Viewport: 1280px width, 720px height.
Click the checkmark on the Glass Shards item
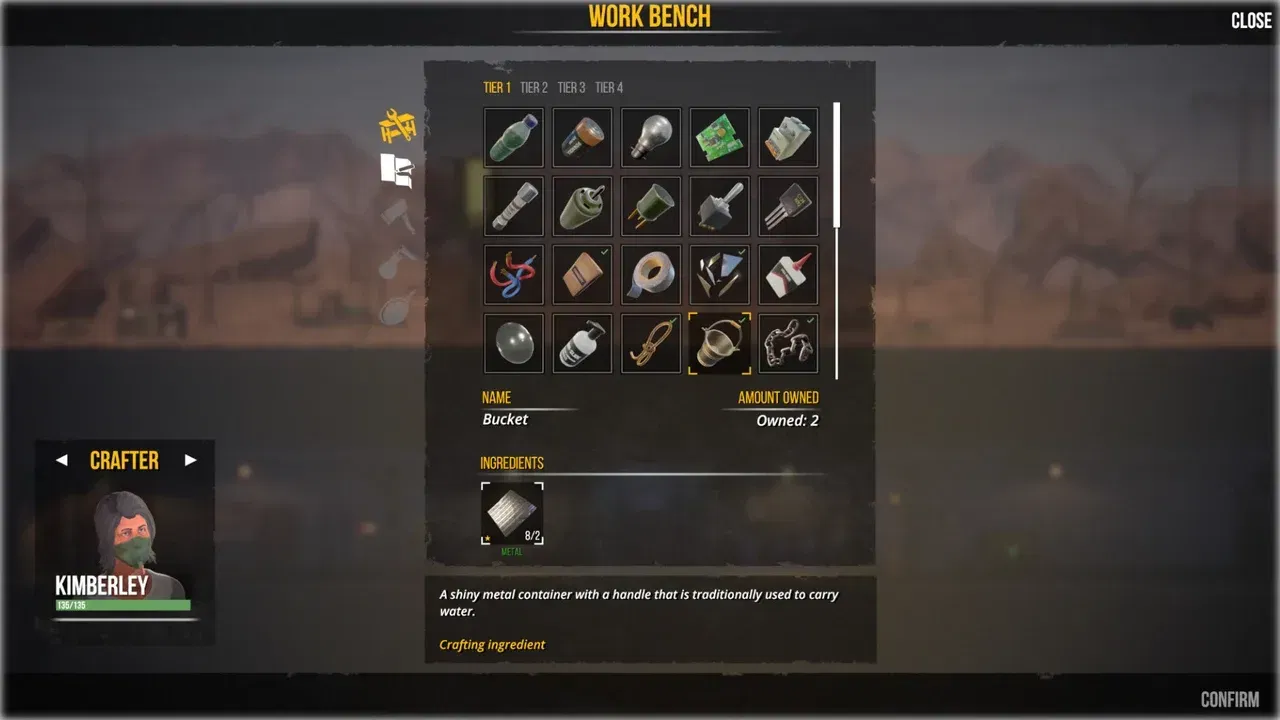tap(740, 251)
